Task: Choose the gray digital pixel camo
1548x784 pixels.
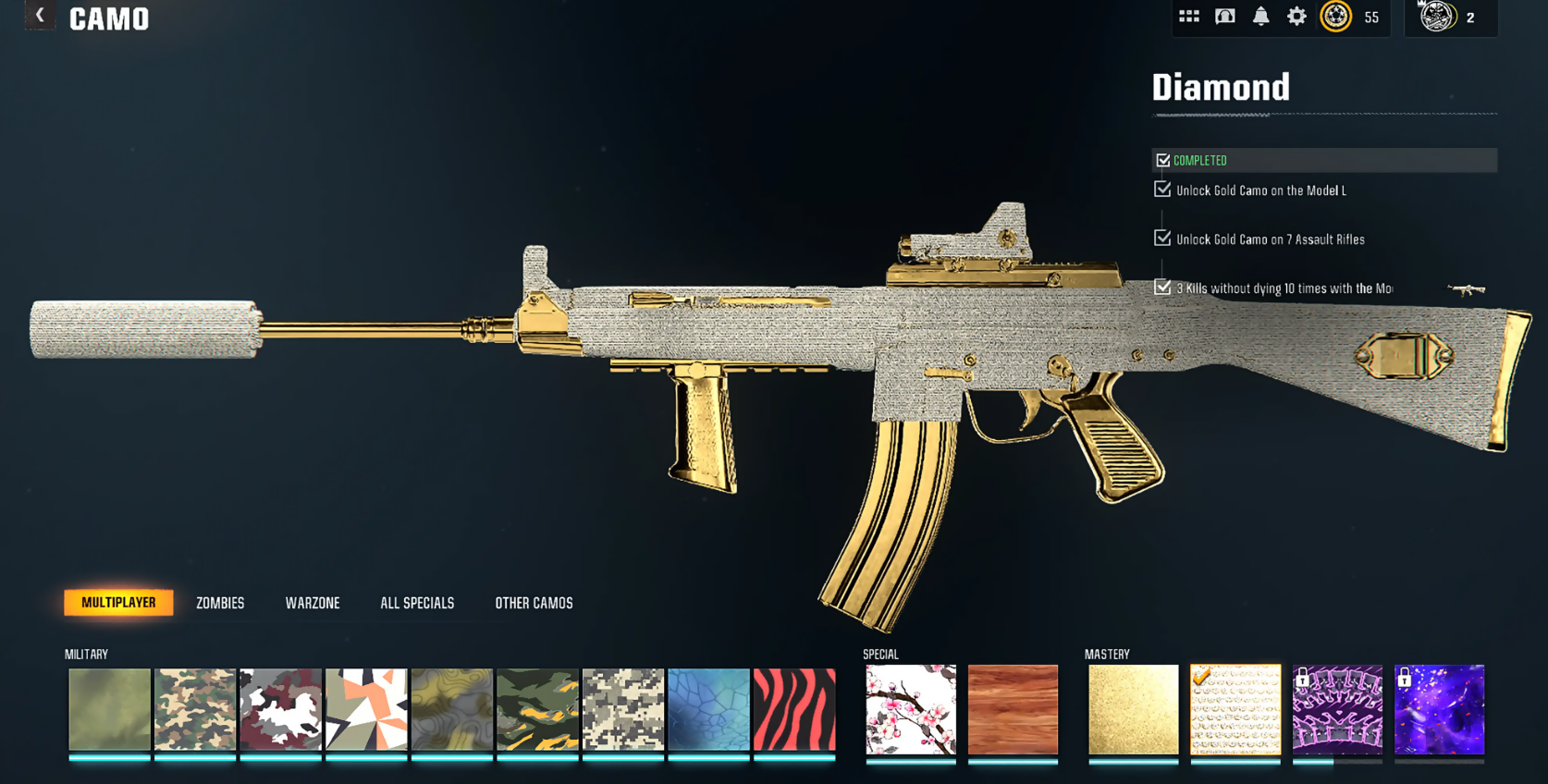Action: tap(623, 709)
